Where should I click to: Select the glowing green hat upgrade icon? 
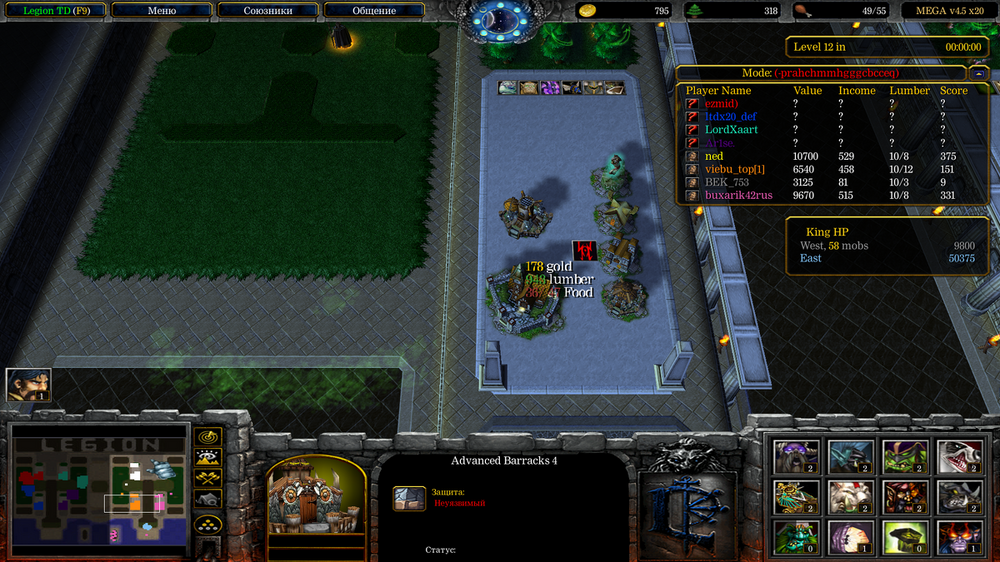tap(904, 537)
